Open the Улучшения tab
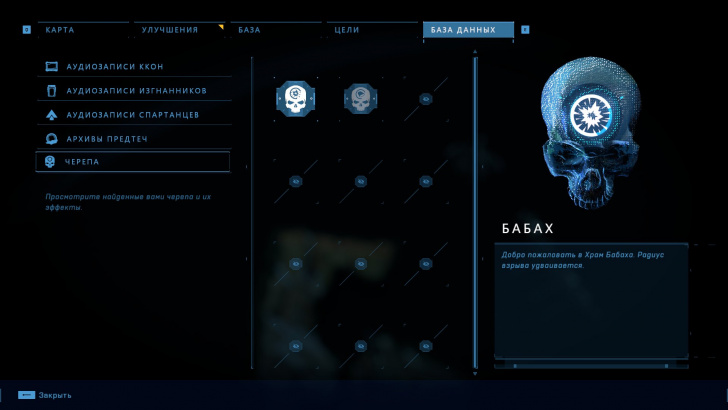 point(178,30)
